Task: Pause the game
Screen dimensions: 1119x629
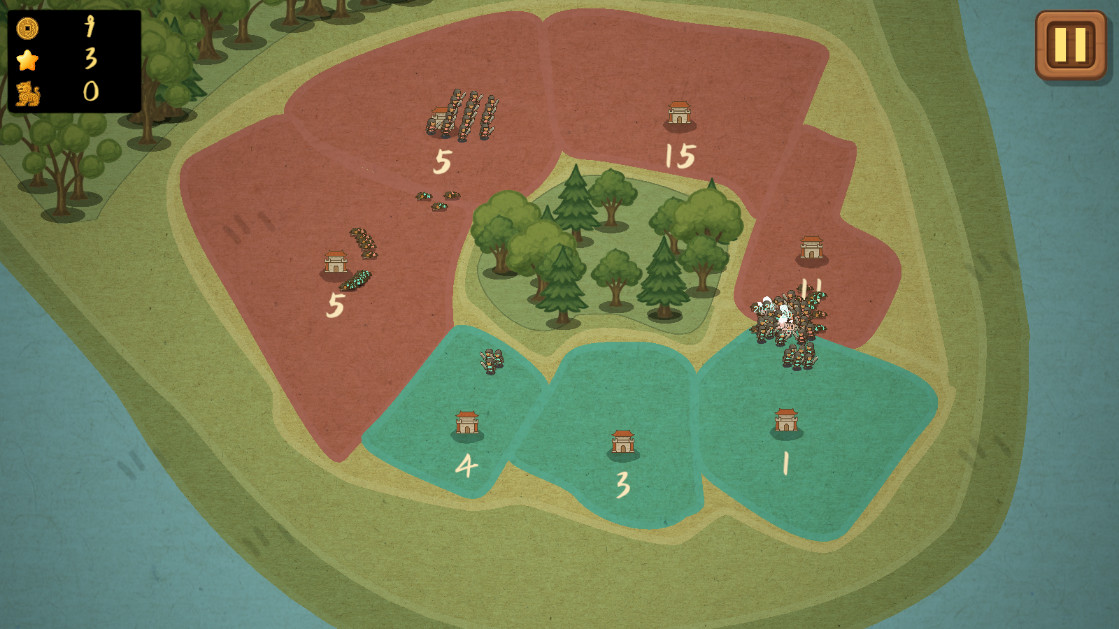Action: click(1070, 45)
